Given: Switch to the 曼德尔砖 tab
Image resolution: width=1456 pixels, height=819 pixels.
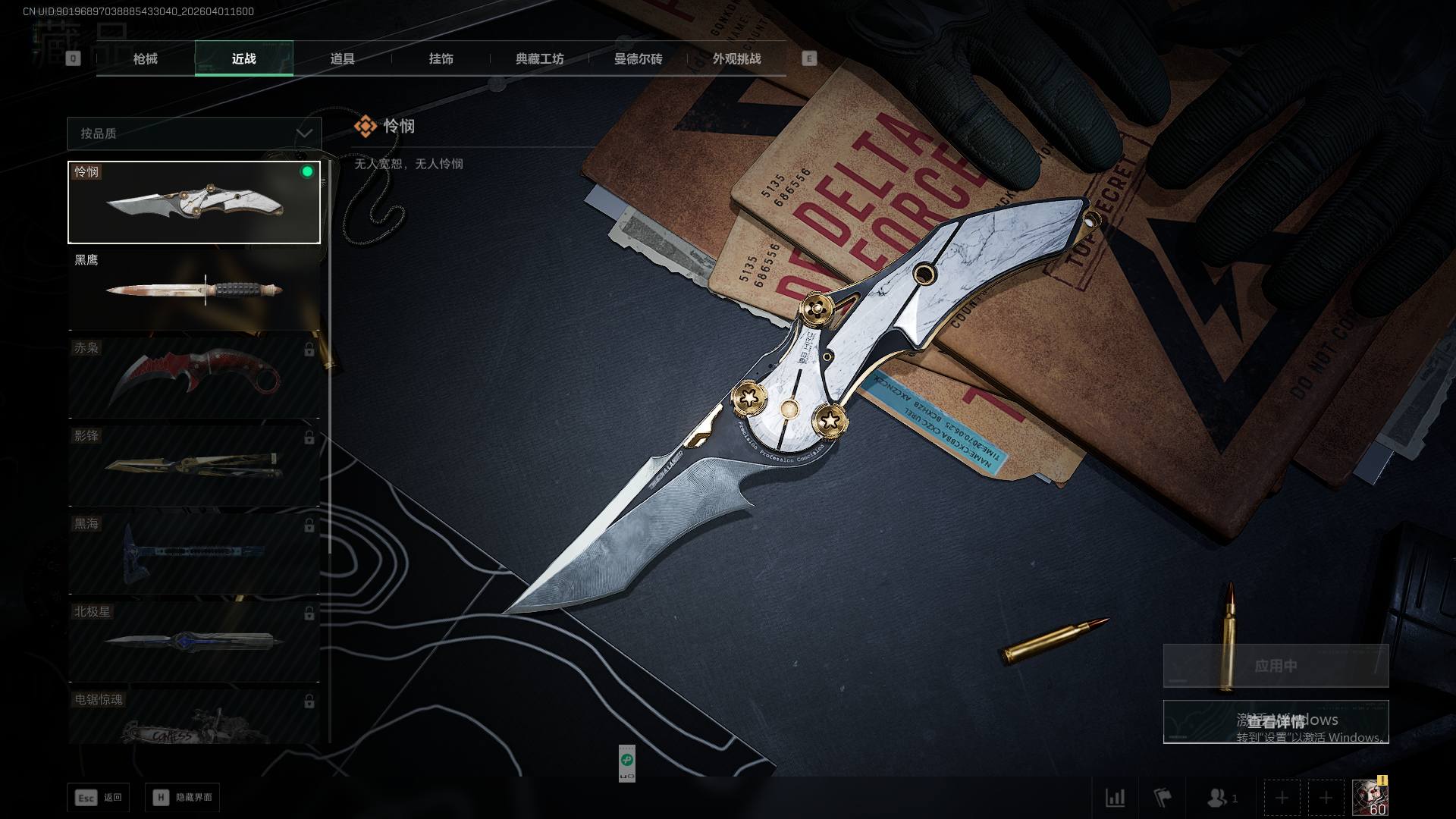Looking at the screenshot, I should pyautogui.click(x=638, y=58).
